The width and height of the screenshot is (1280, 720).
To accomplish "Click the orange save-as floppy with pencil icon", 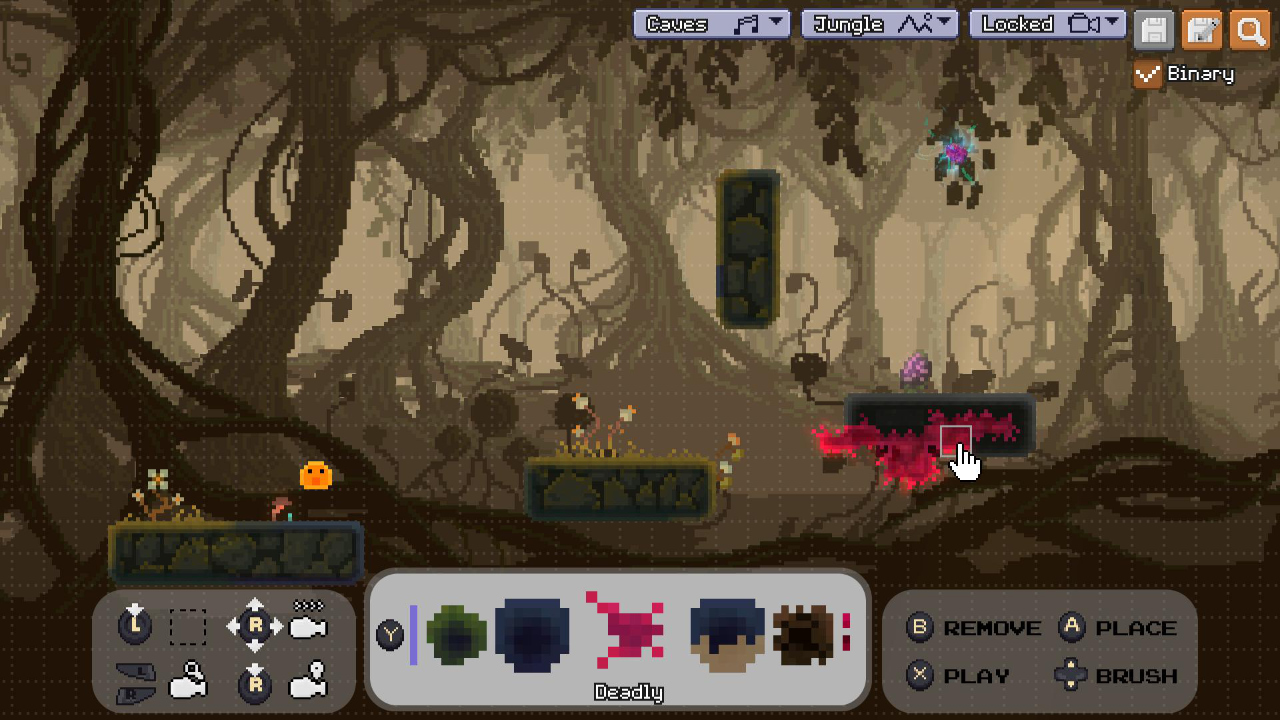I will click(1201, 31).
